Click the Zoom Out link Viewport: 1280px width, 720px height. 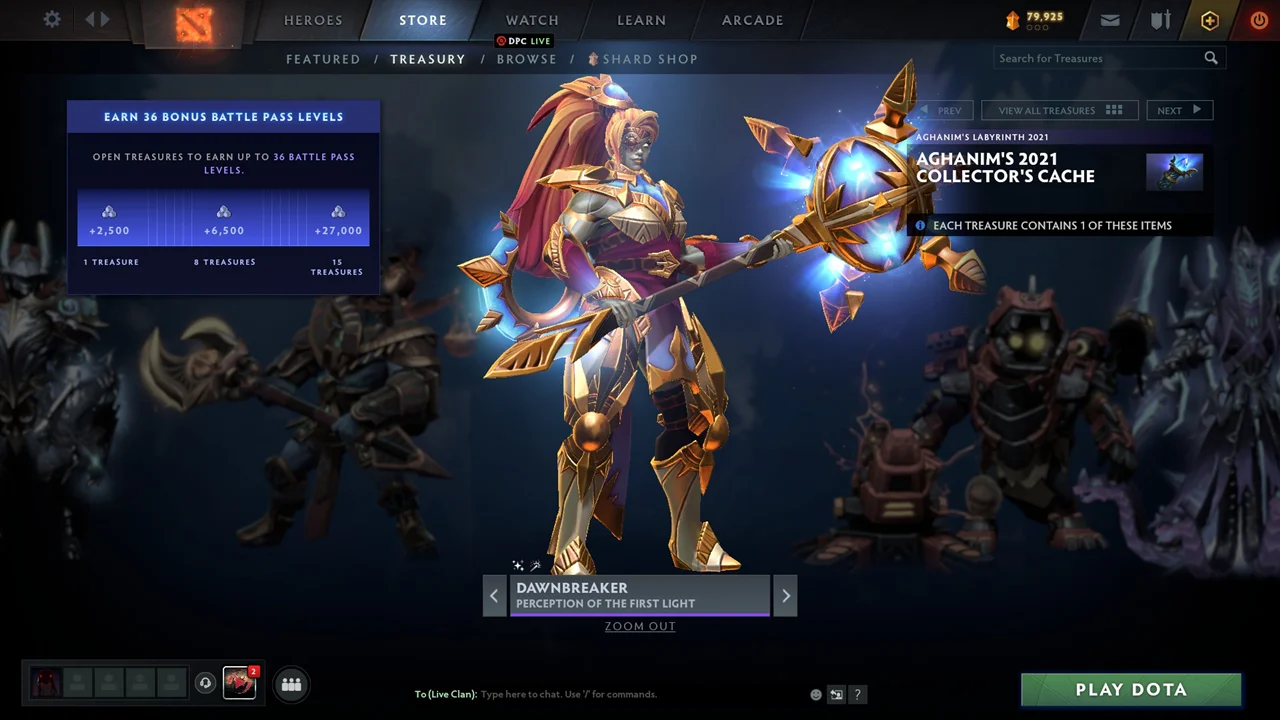point(640,626)
